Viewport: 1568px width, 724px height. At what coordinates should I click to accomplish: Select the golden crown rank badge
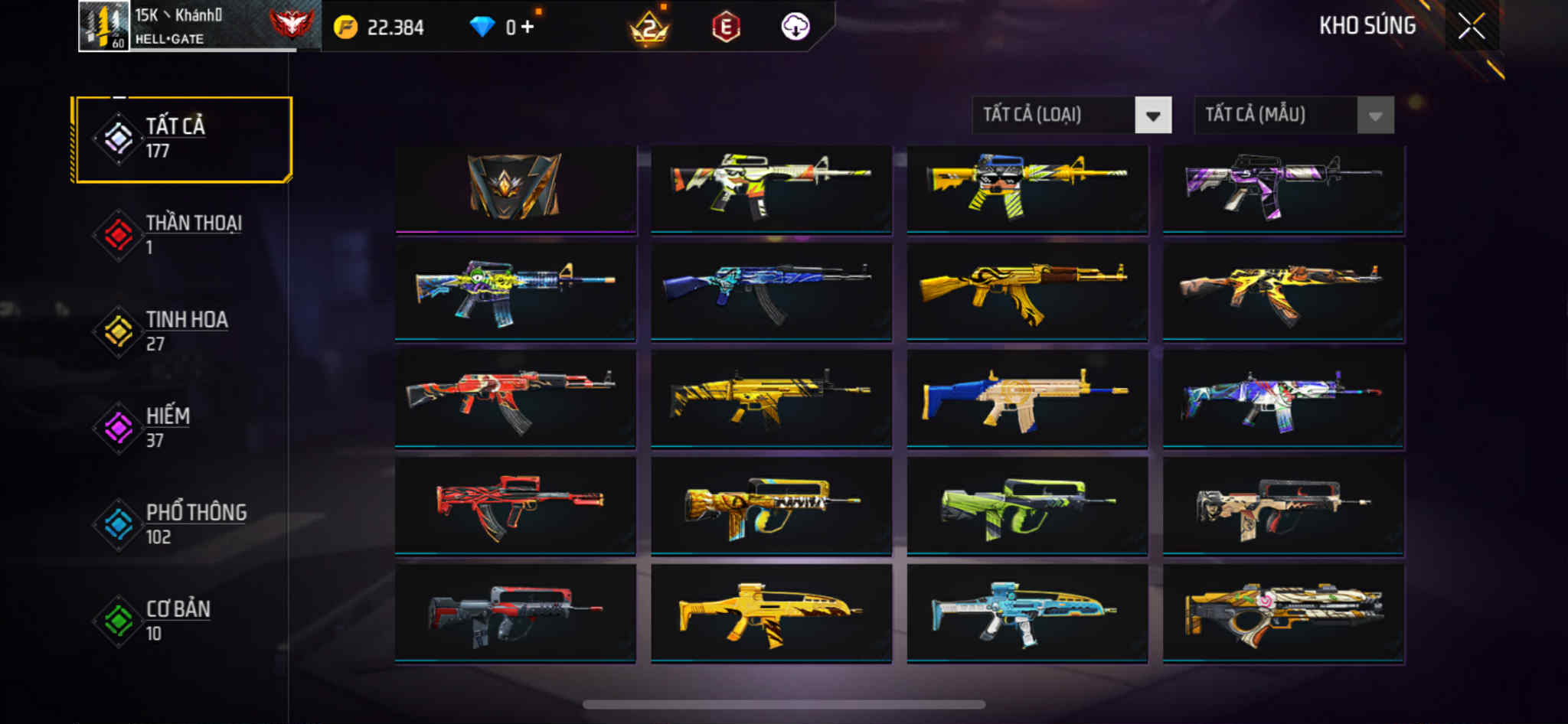[x=648, y=29]
